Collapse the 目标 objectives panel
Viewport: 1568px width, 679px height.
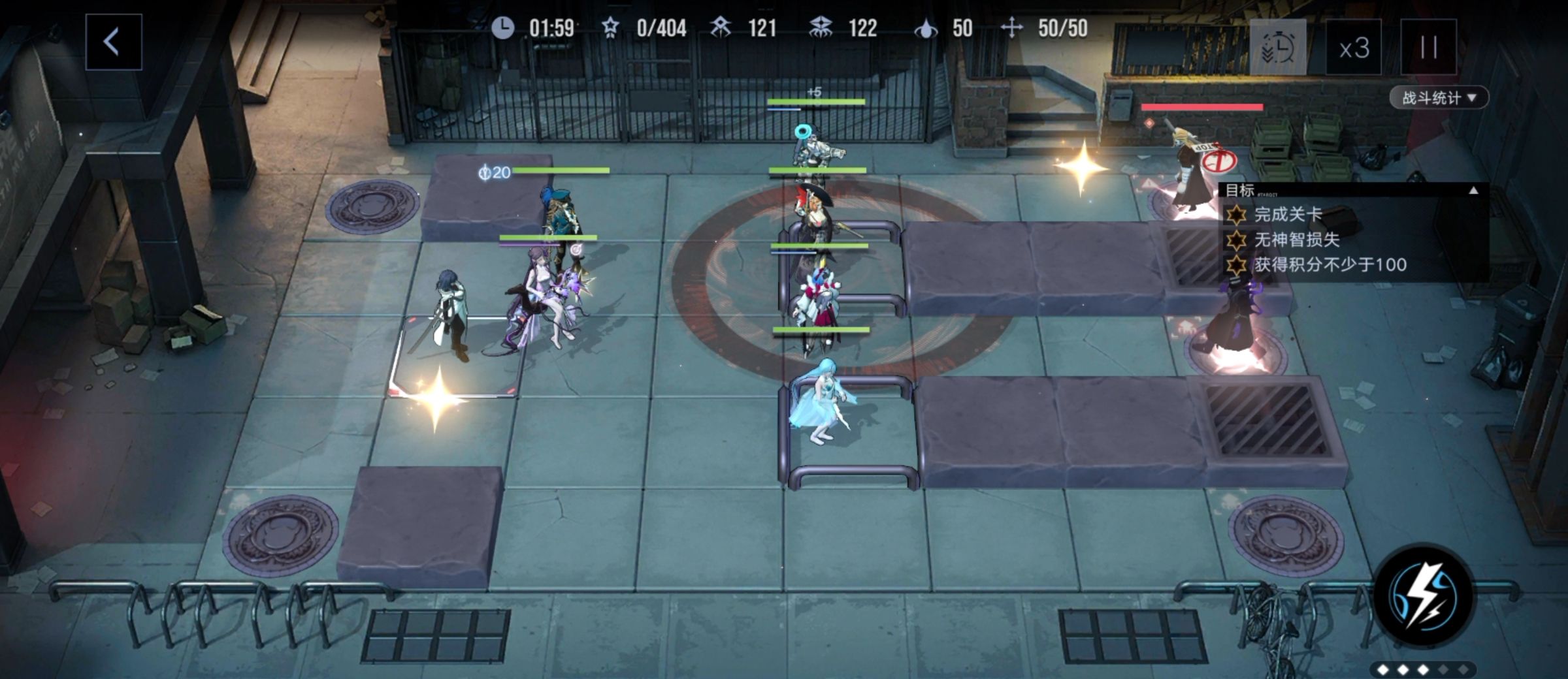tap(1473, 191)
